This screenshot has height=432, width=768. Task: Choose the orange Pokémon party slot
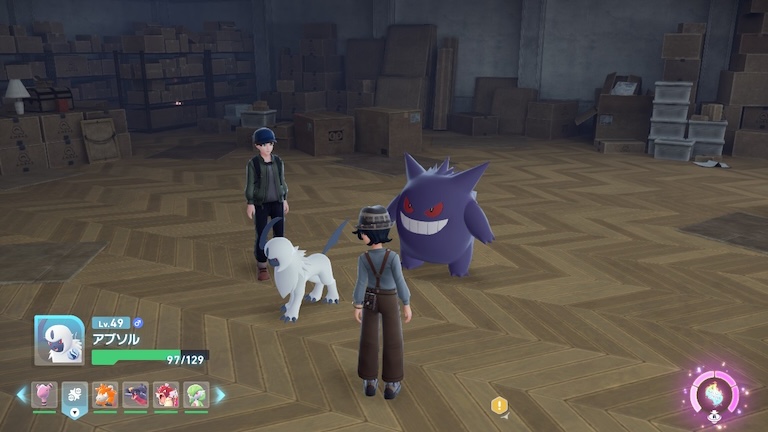[105, 395]
